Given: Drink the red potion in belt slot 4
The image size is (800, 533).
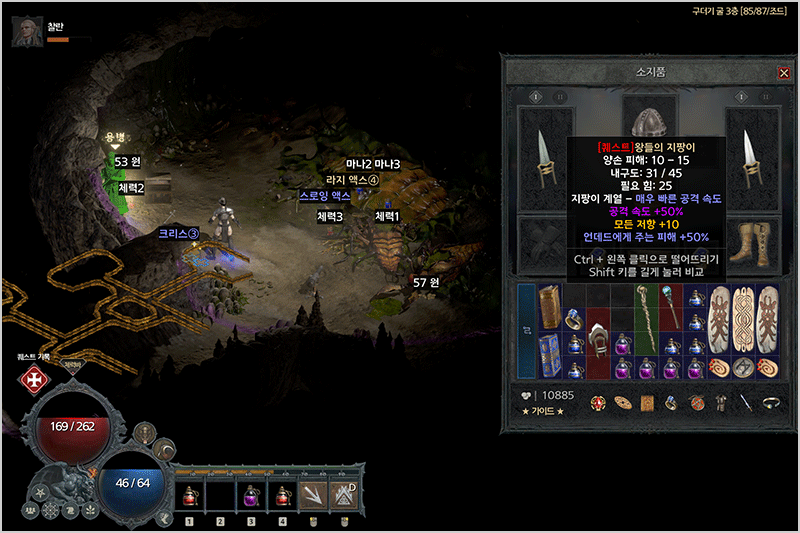Looking at the screenshot, I should coord(282,497).
